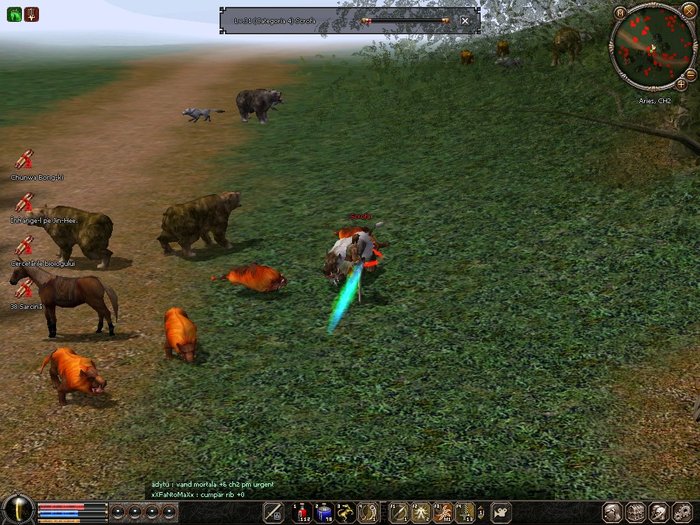Activate the F4 sword skill slot

(465, 513)
